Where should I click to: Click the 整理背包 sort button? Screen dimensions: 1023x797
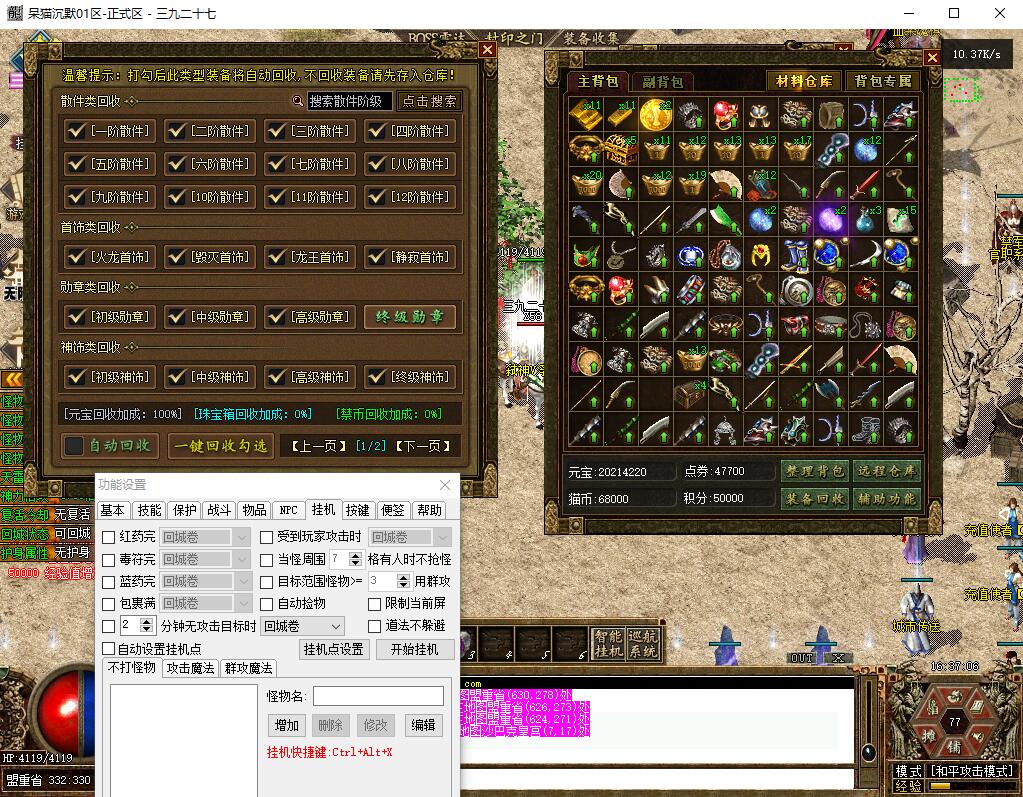tap(814, 471)
